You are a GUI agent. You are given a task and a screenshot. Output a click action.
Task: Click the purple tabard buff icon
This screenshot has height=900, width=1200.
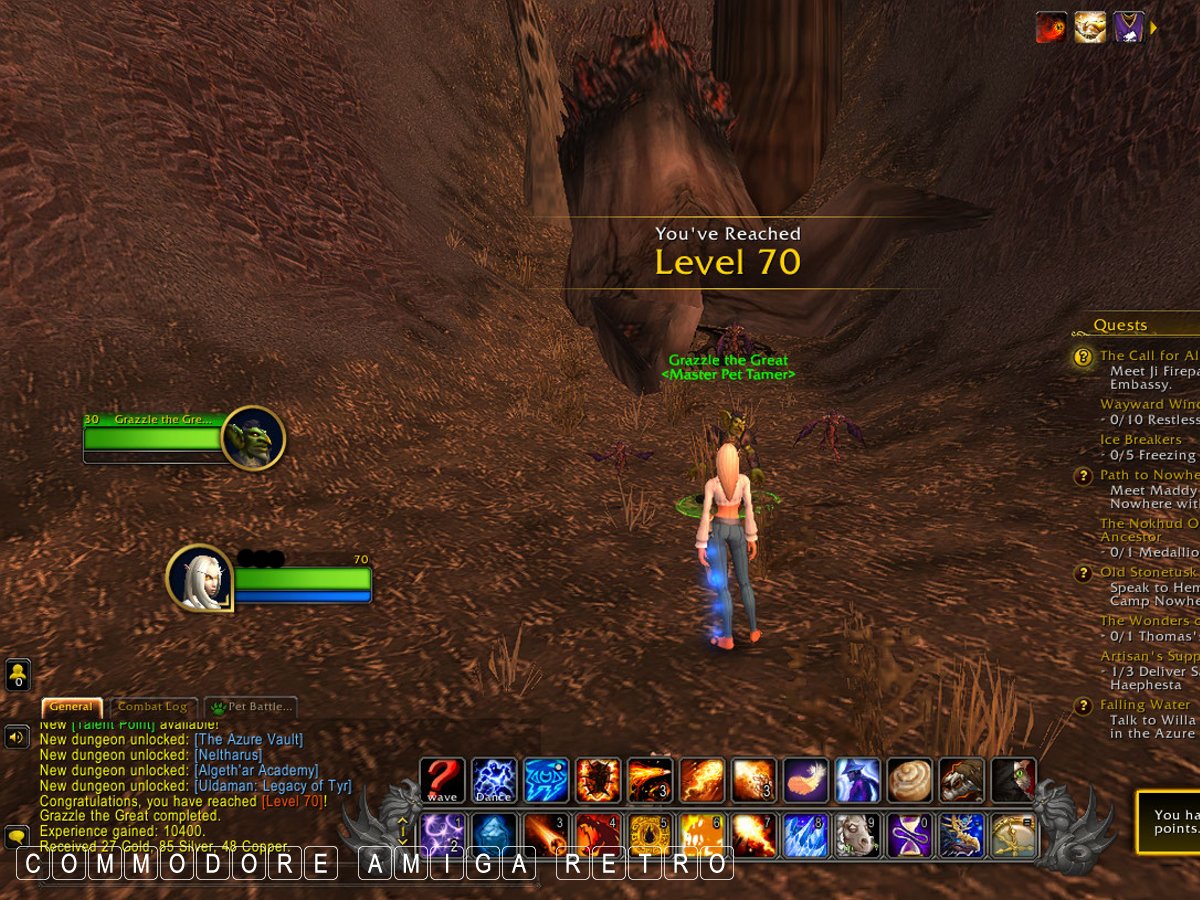(1129, 27)
